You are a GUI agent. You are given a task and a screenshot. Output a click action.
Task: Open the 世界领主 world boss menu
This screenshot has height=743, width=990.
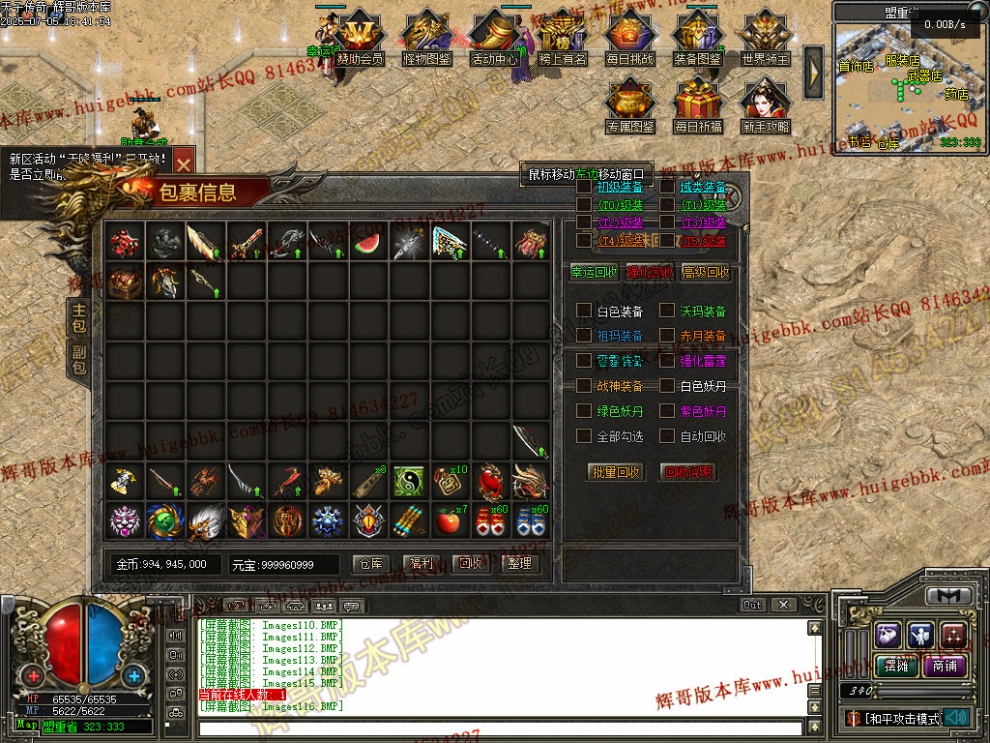[767, 40]
